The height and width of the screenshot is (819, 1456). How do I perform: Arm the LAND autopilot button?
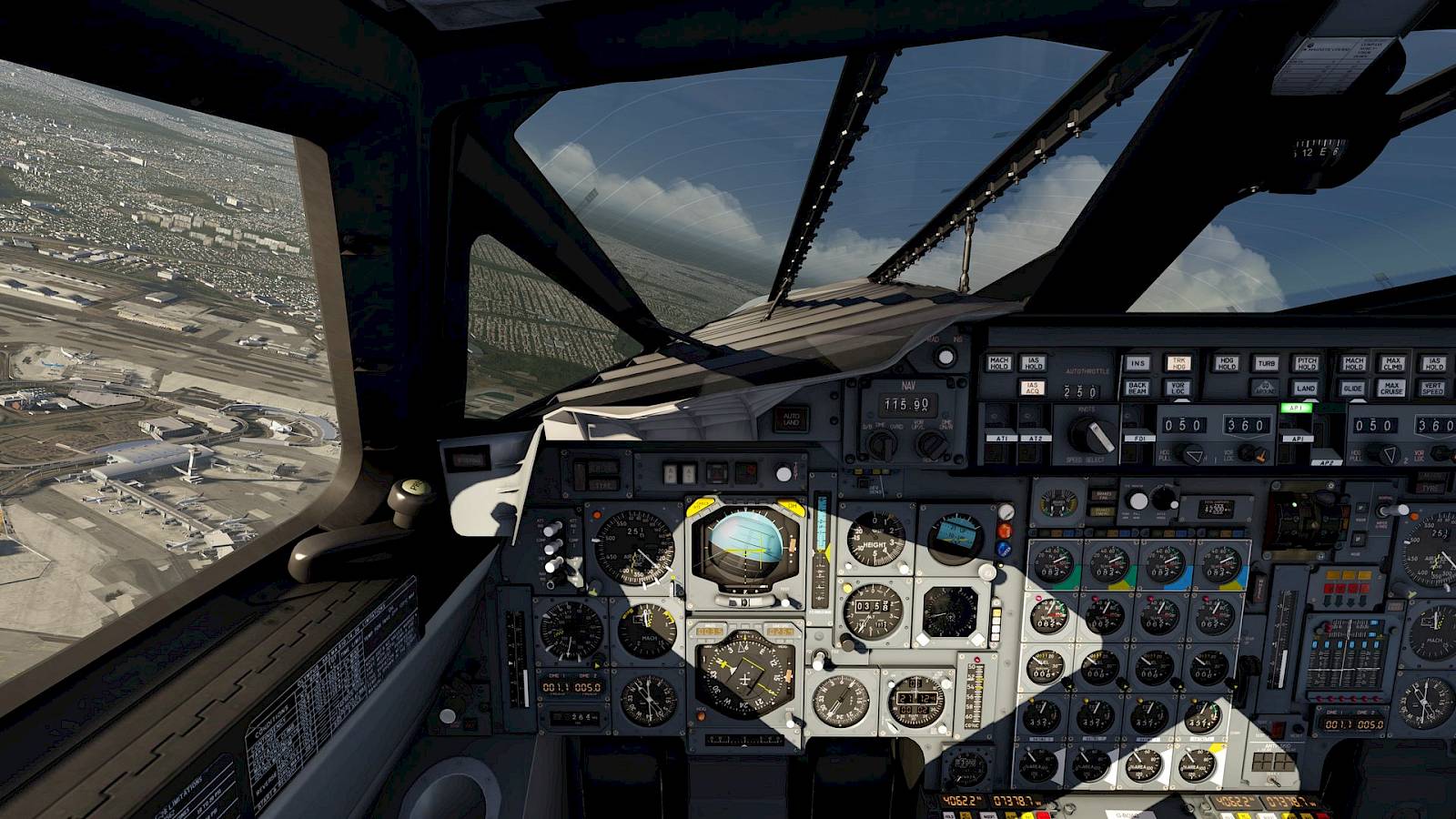[1306, 388]
